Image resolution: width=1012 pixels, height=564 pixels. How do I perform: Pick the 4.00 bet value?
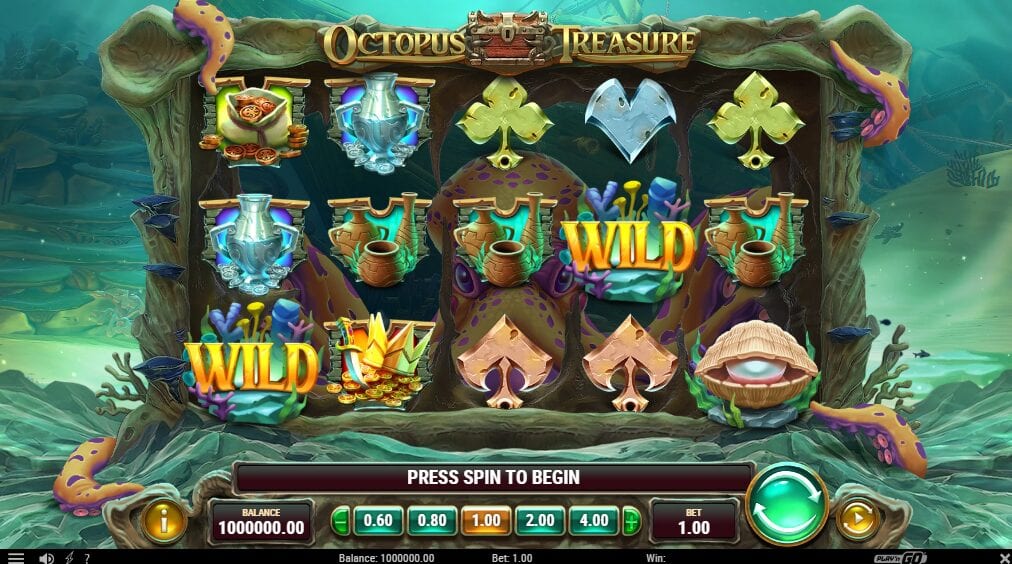point(595,520)
